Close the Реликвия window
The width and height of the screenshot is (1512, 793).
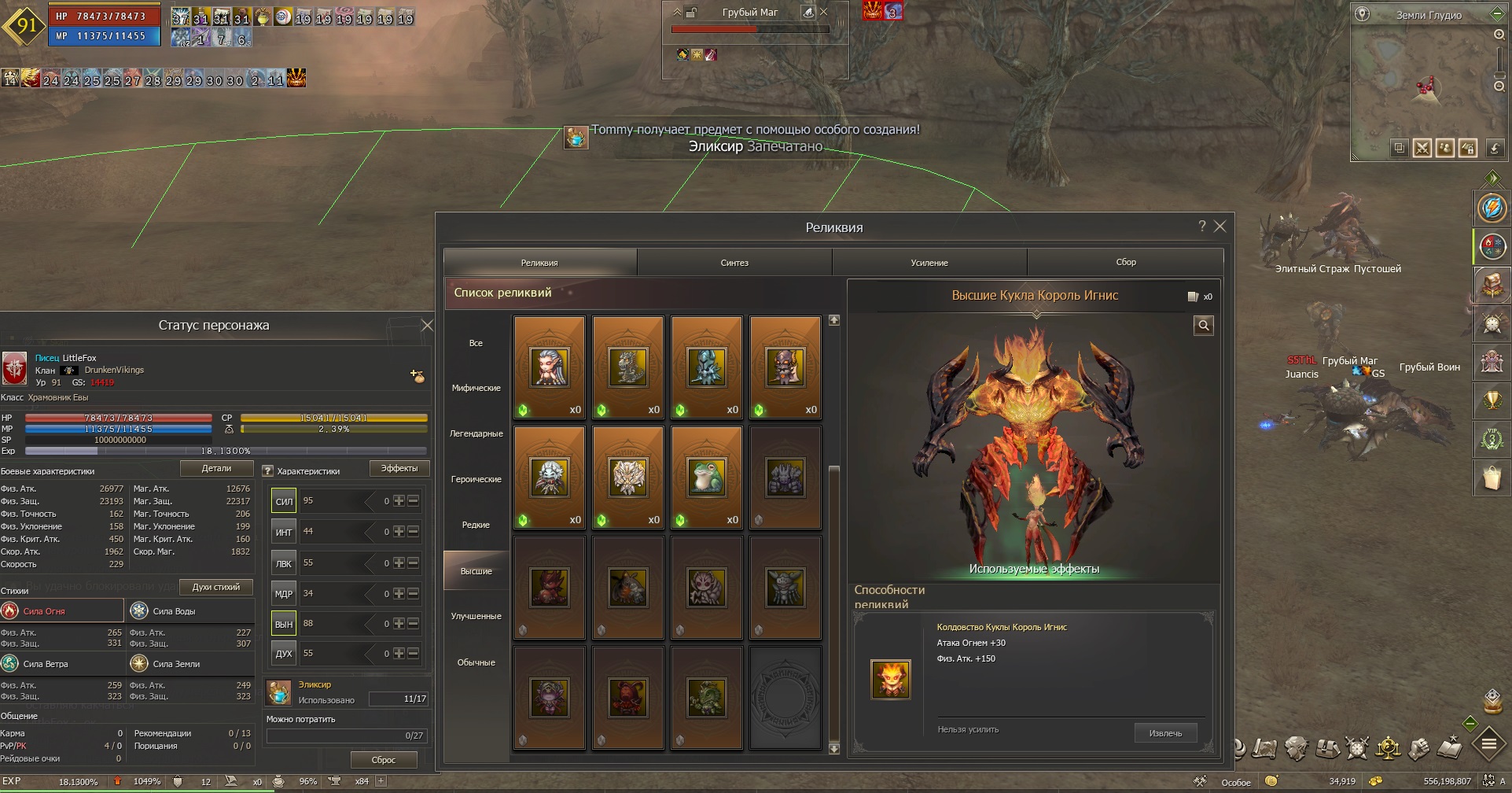coord(1220,227)
